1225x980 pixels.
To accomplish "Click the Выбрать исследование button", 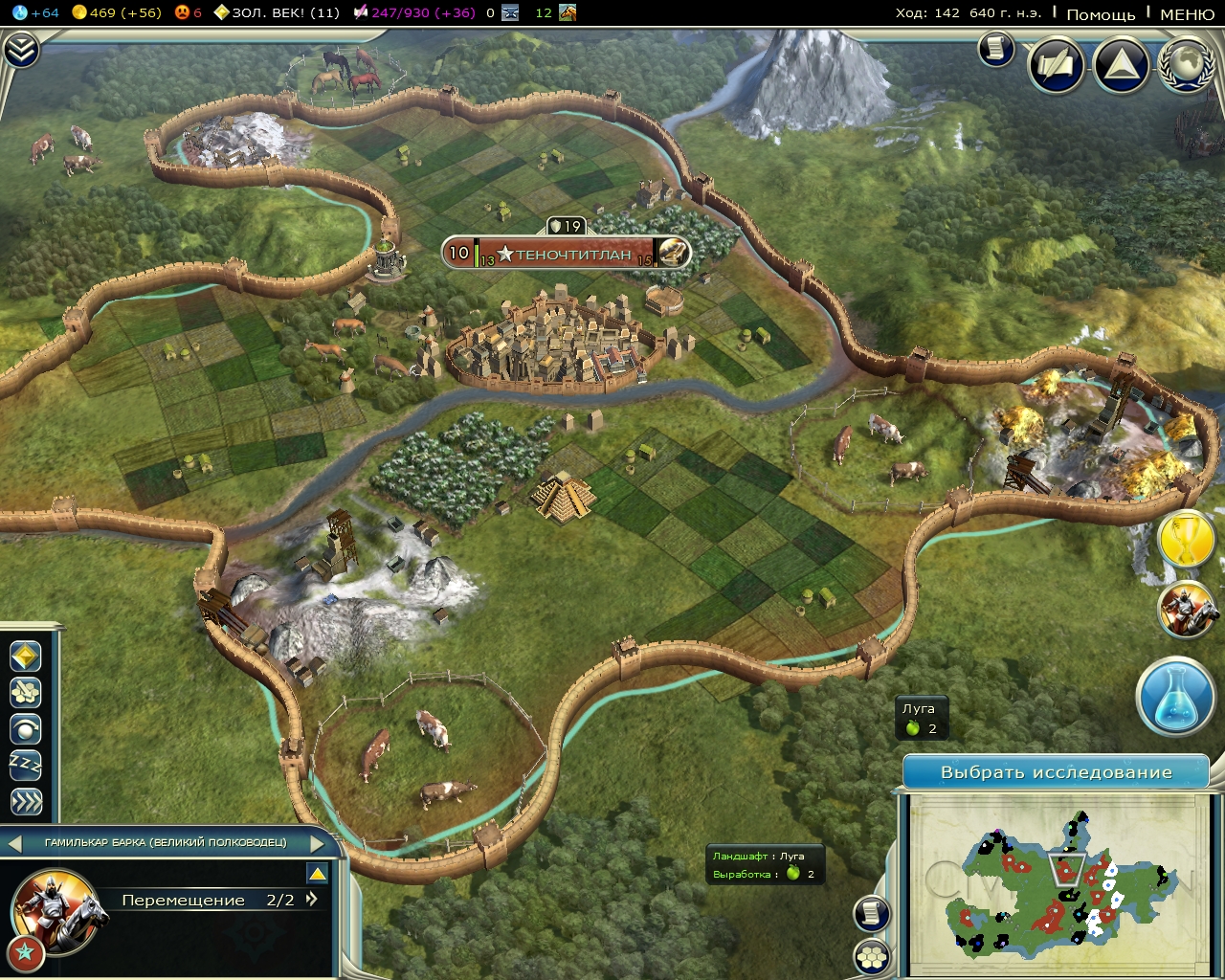I will (1057, 770).
